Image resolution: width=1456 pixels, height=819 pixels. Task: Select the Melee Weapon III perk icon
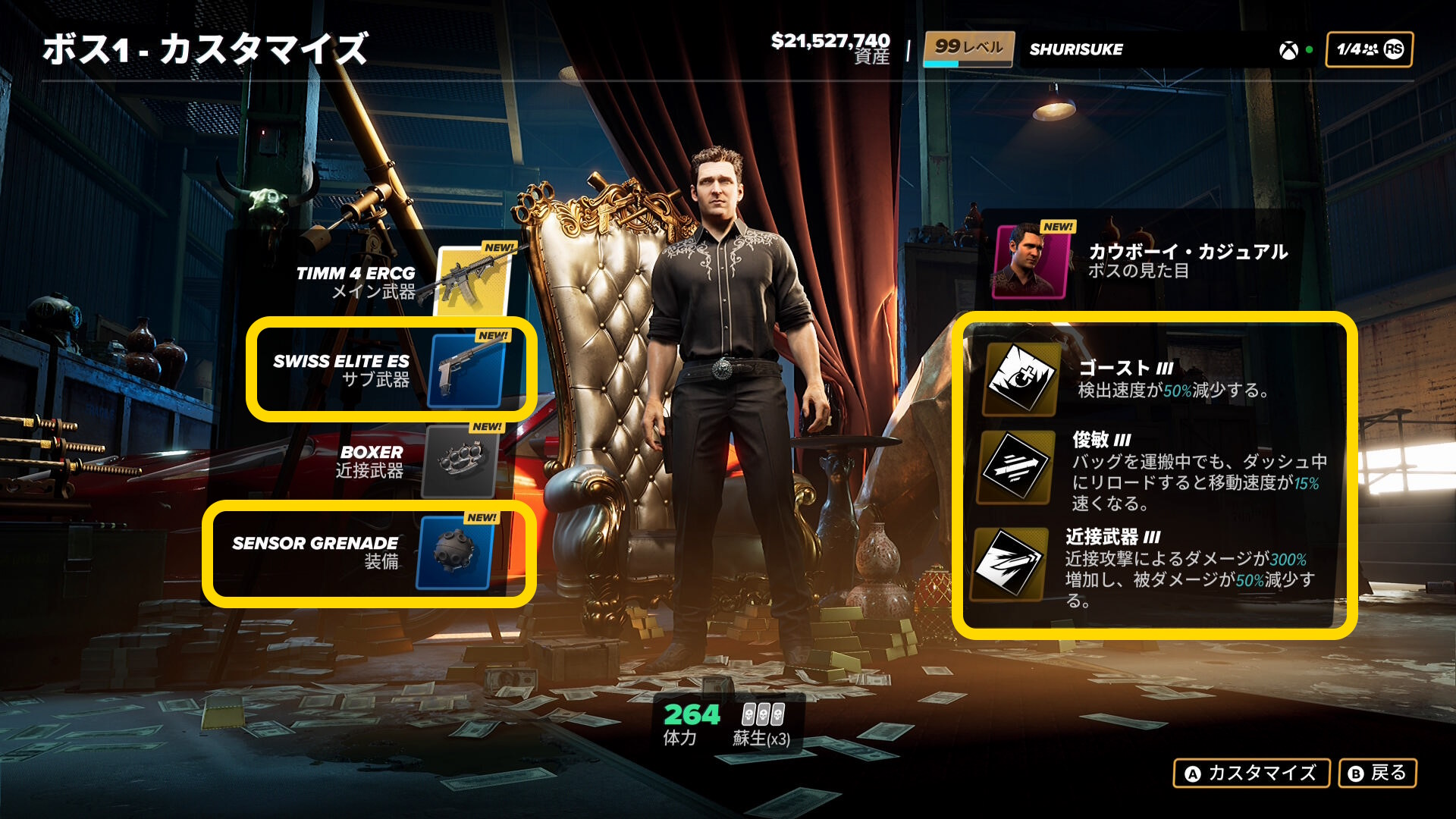1009,563
